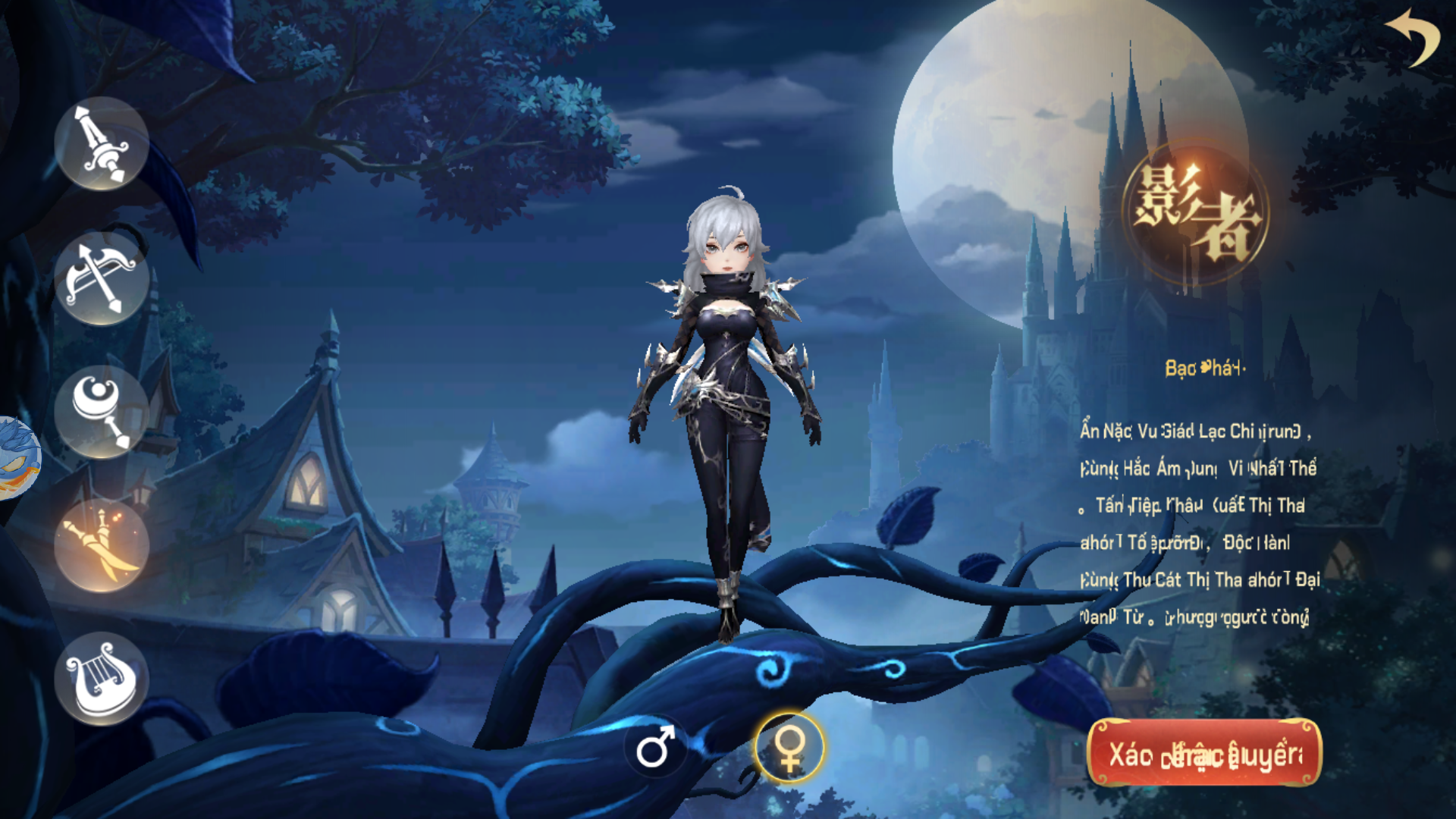Screen dimensions: 1456x819
Task: Choose the highlighted female gender symbol
Action: (789, 747)
